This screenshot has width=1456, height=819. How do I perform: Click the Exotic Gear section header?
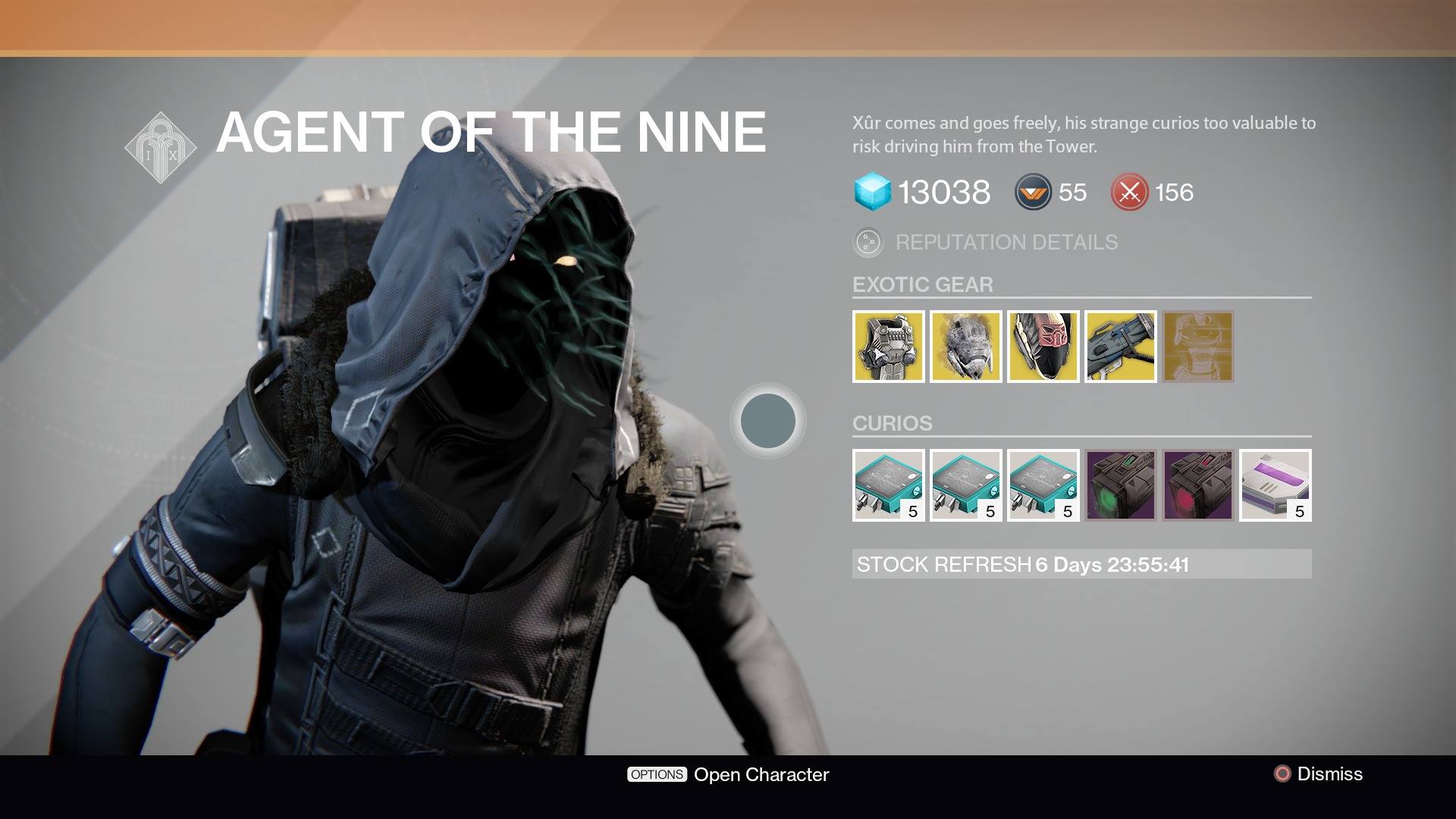click(x=924, y=285)
